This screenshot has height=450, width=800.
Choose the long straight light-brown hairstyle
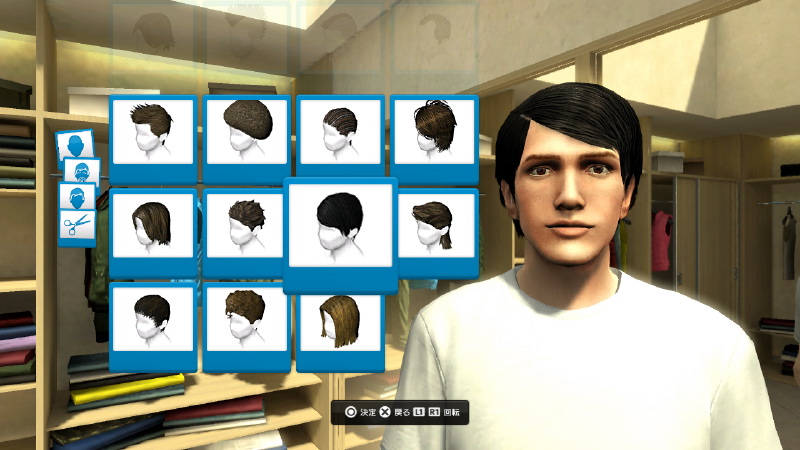coord(341,319)
